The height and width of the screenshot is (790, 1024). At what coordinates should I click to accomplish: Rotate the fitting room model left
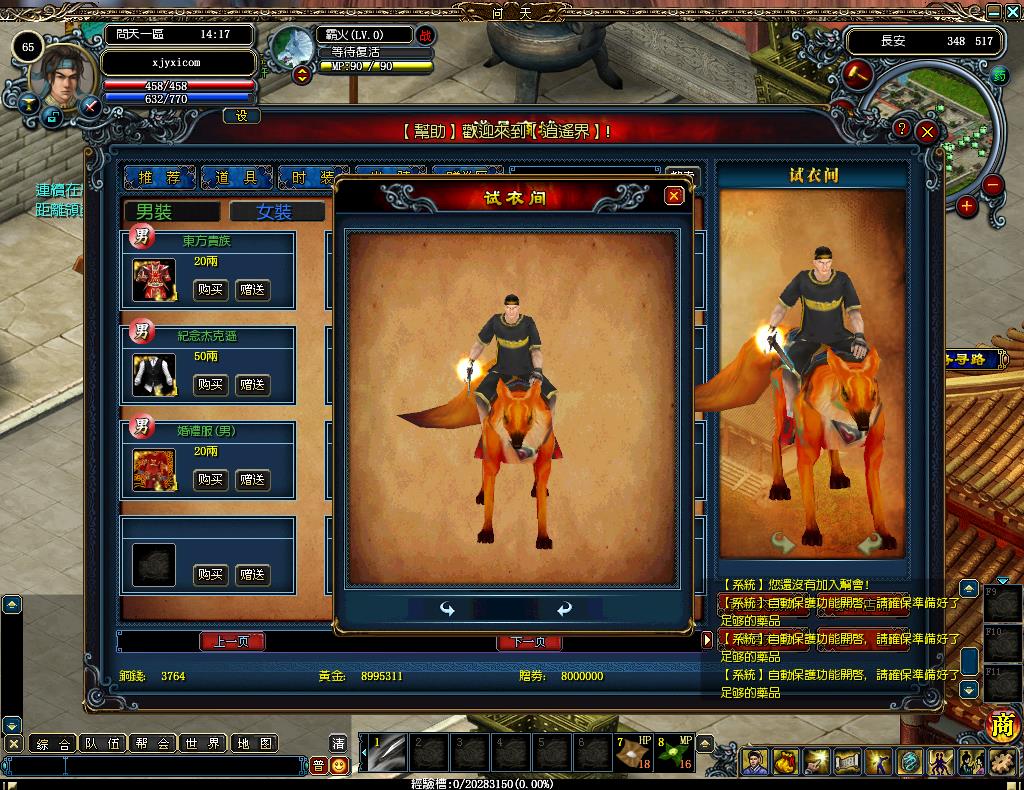point(447,609)
